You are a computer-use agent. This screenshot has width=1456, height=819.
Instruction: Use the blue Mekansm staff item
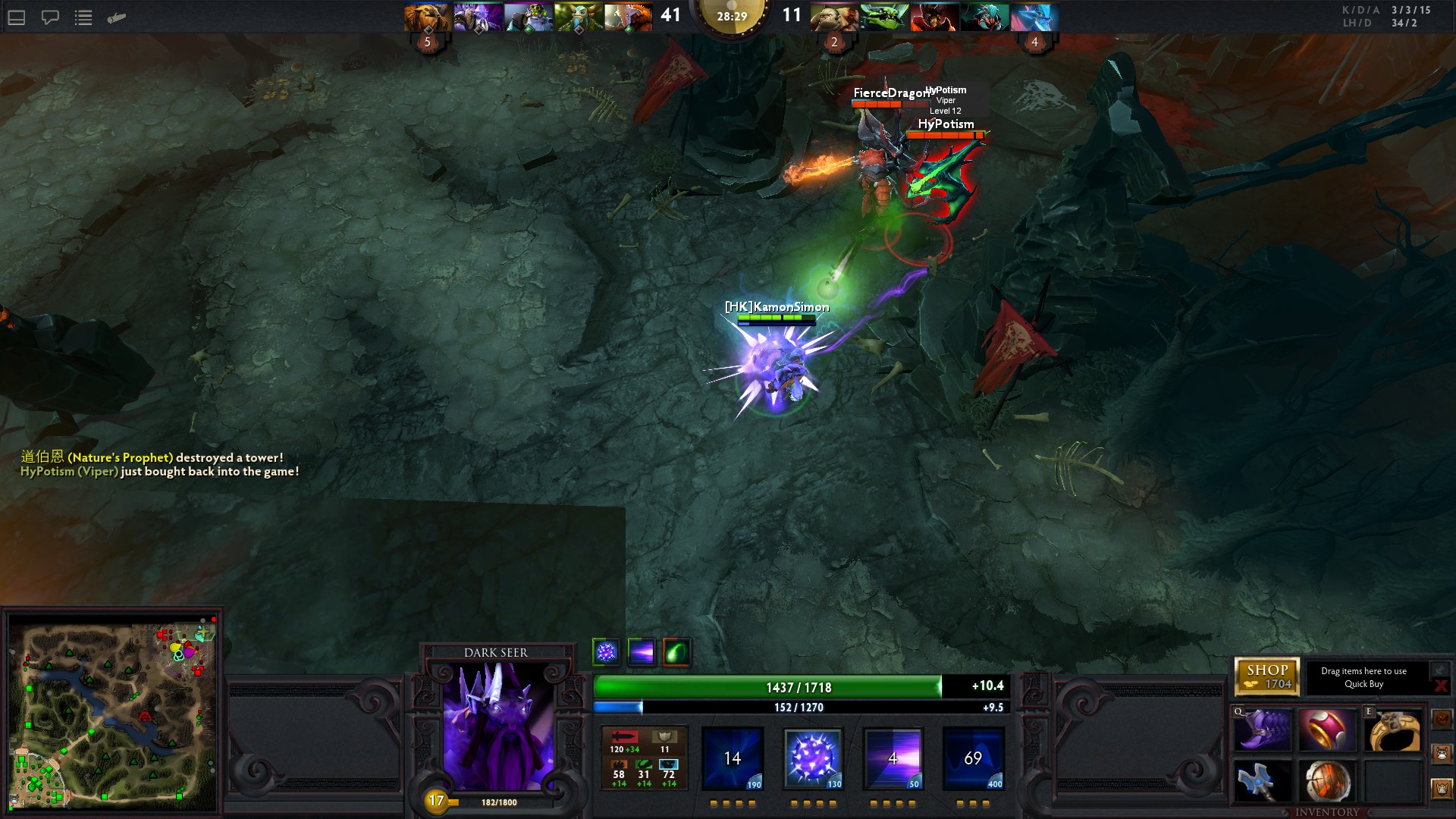[x=1263, y=782]
